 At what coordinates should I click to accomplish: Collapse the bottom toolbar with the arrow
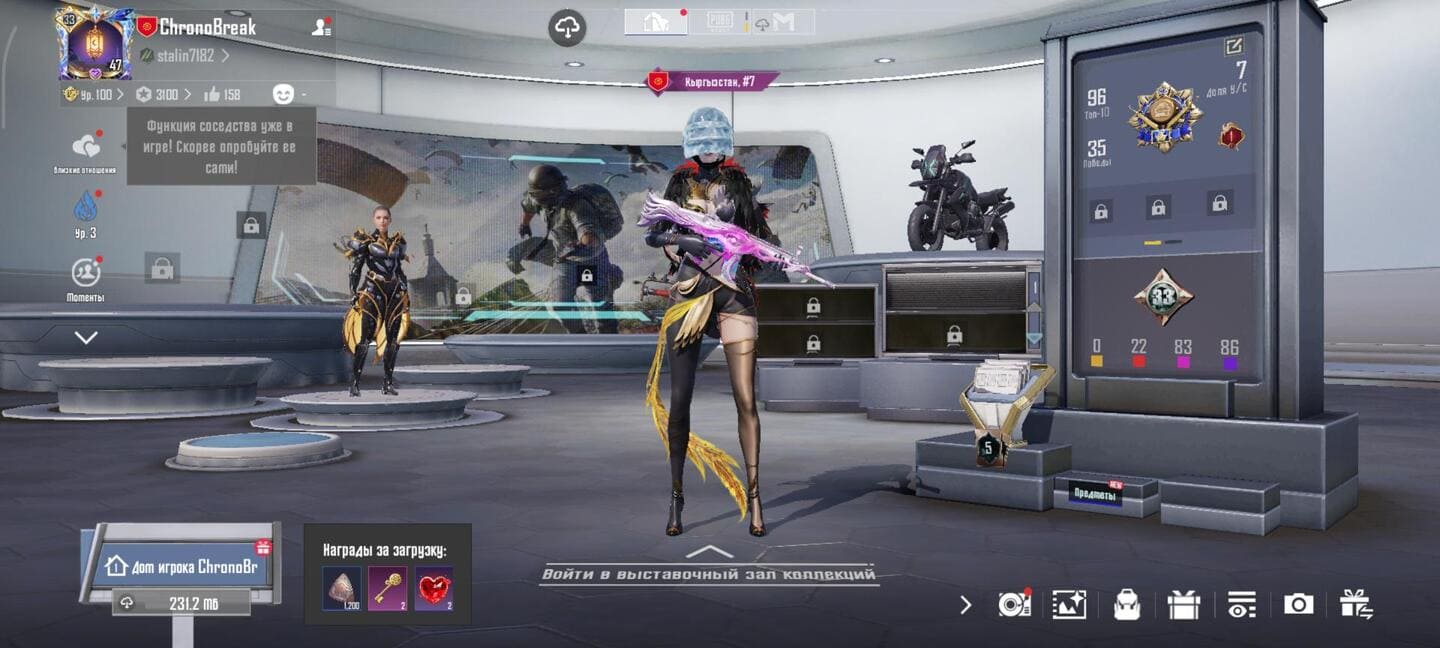click(965, 604)
